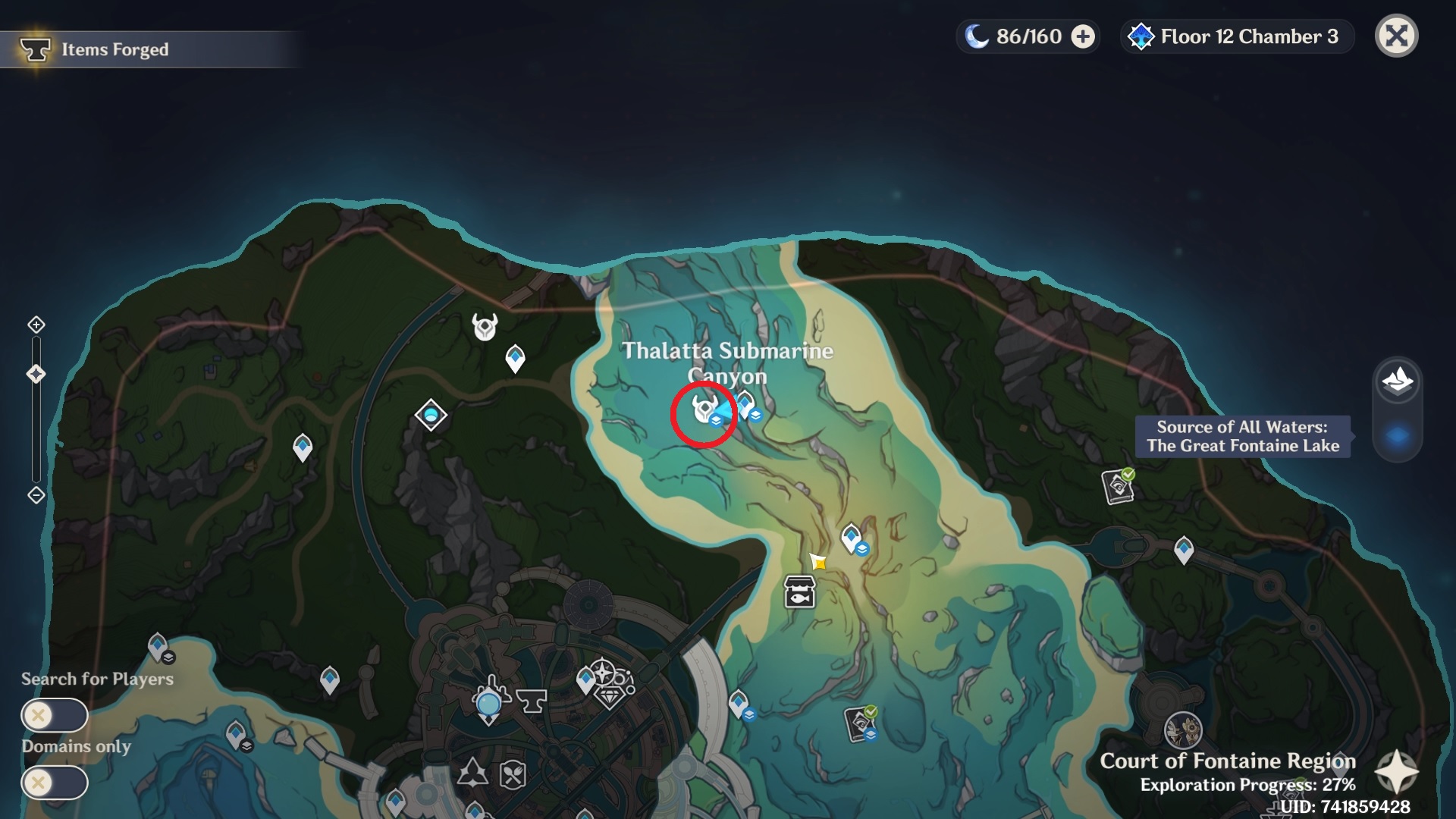Open the Items Forged notification

pyautogui.click(x=114, y=50)
